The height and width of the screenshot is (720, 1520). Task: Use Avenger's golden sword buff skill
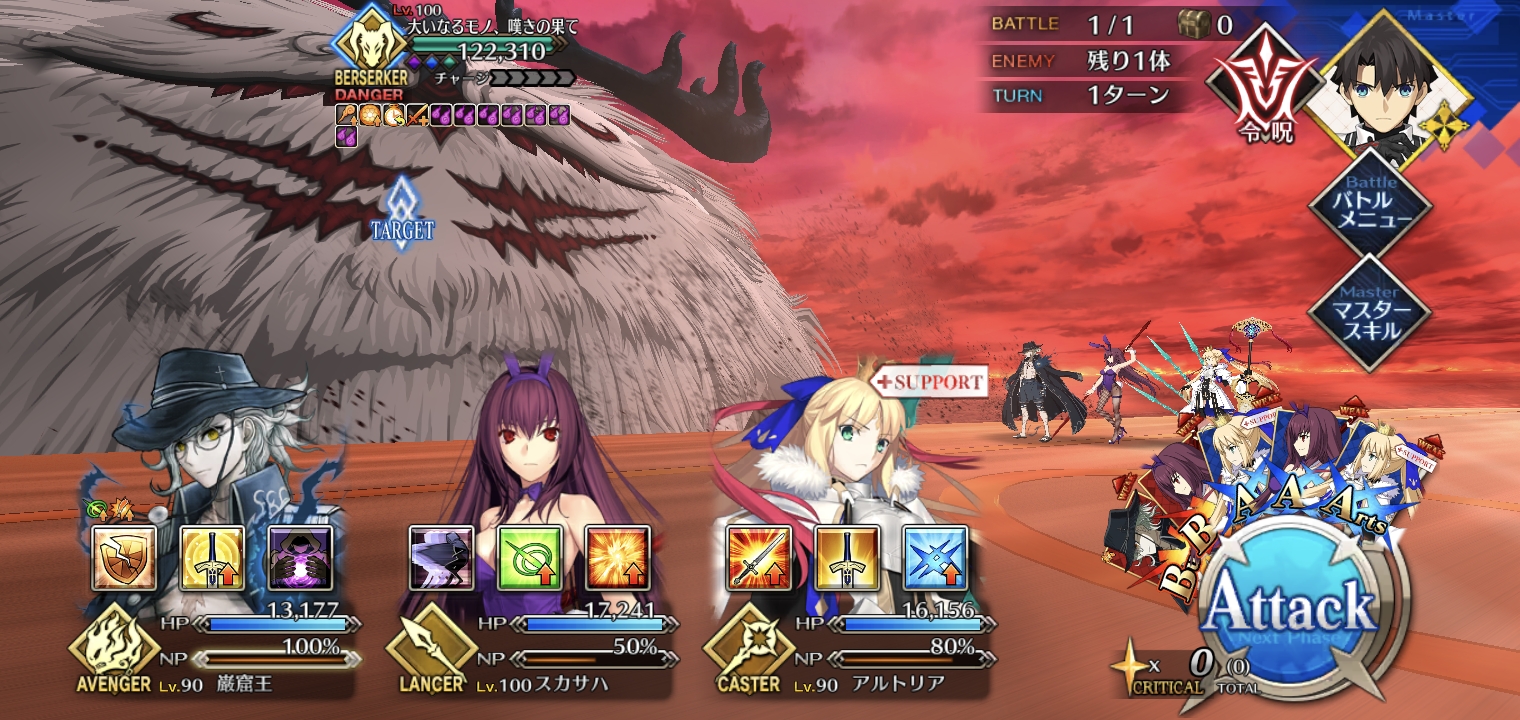click(212, 558)
